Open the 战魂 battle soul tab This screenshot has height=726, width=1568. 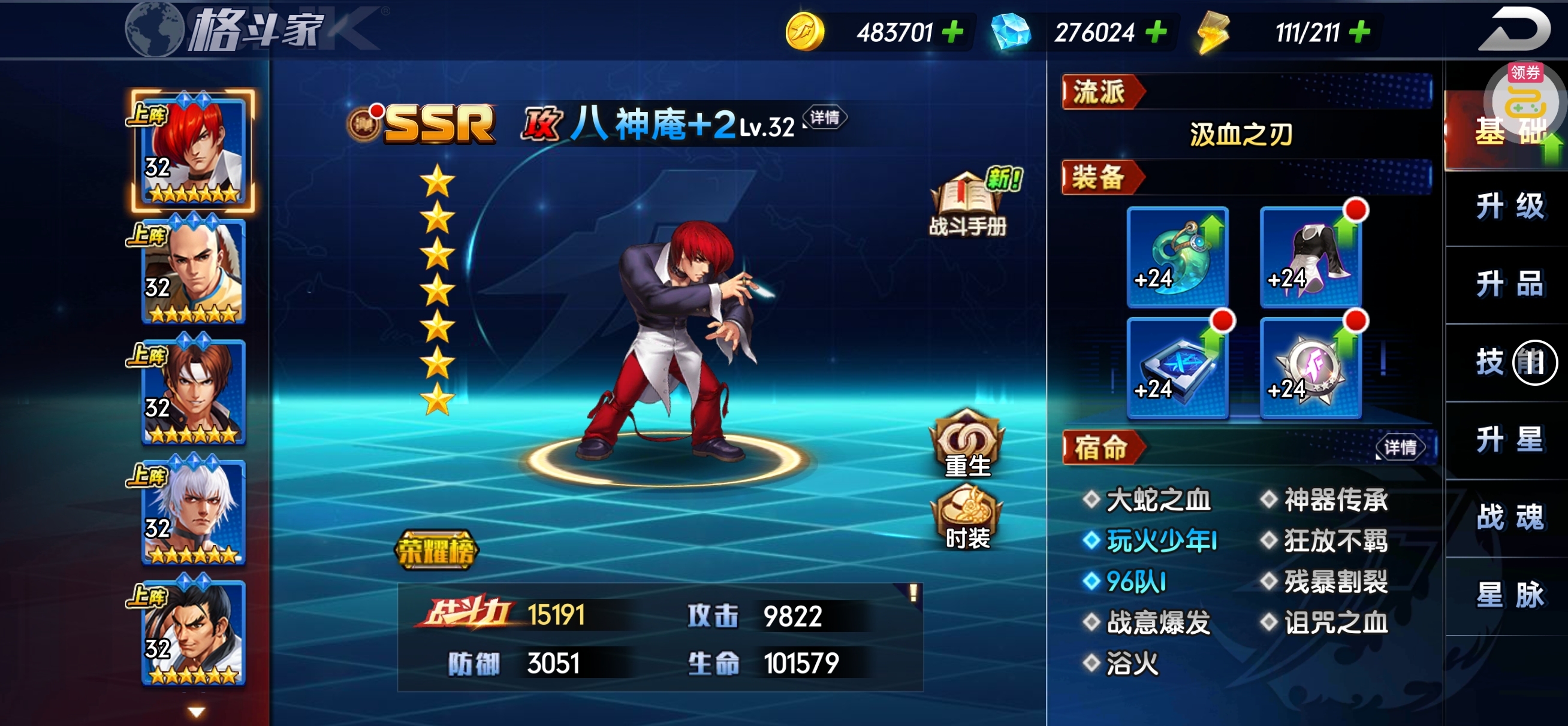pyautogui.click(x=1509, y=518)
